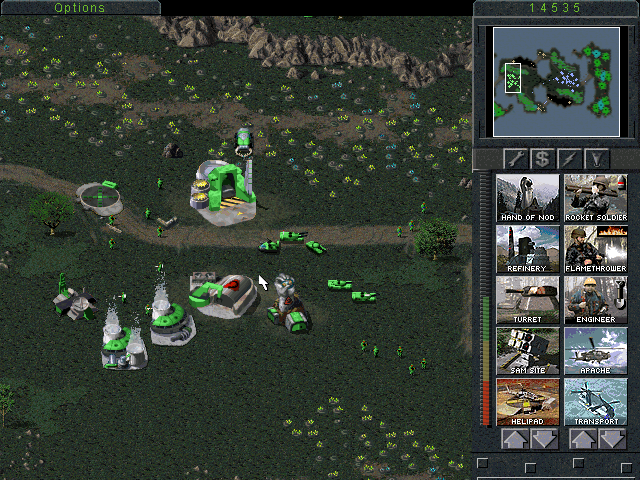The image size is (640, 480).
Task: Build a Hand of Nod
Action: [527, 198]
